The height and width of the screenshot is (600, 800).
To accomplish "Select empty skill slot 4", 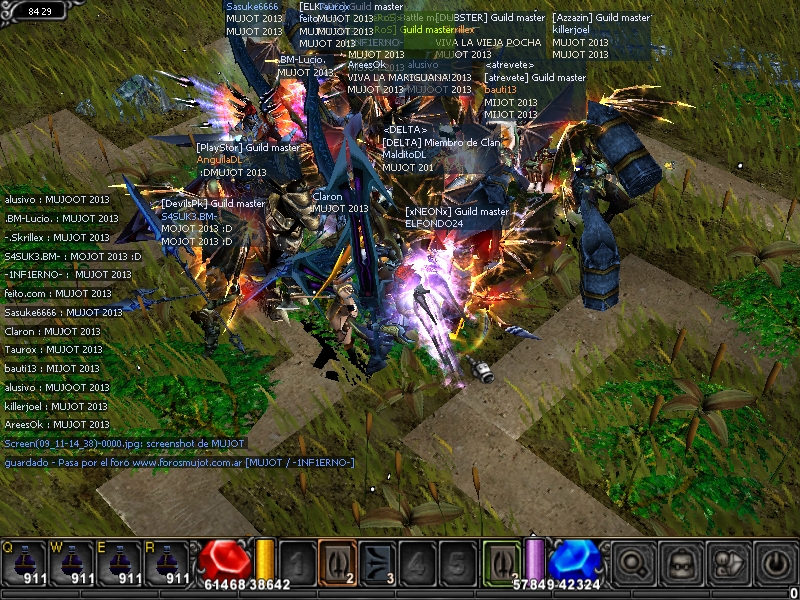I will [417, 562].
